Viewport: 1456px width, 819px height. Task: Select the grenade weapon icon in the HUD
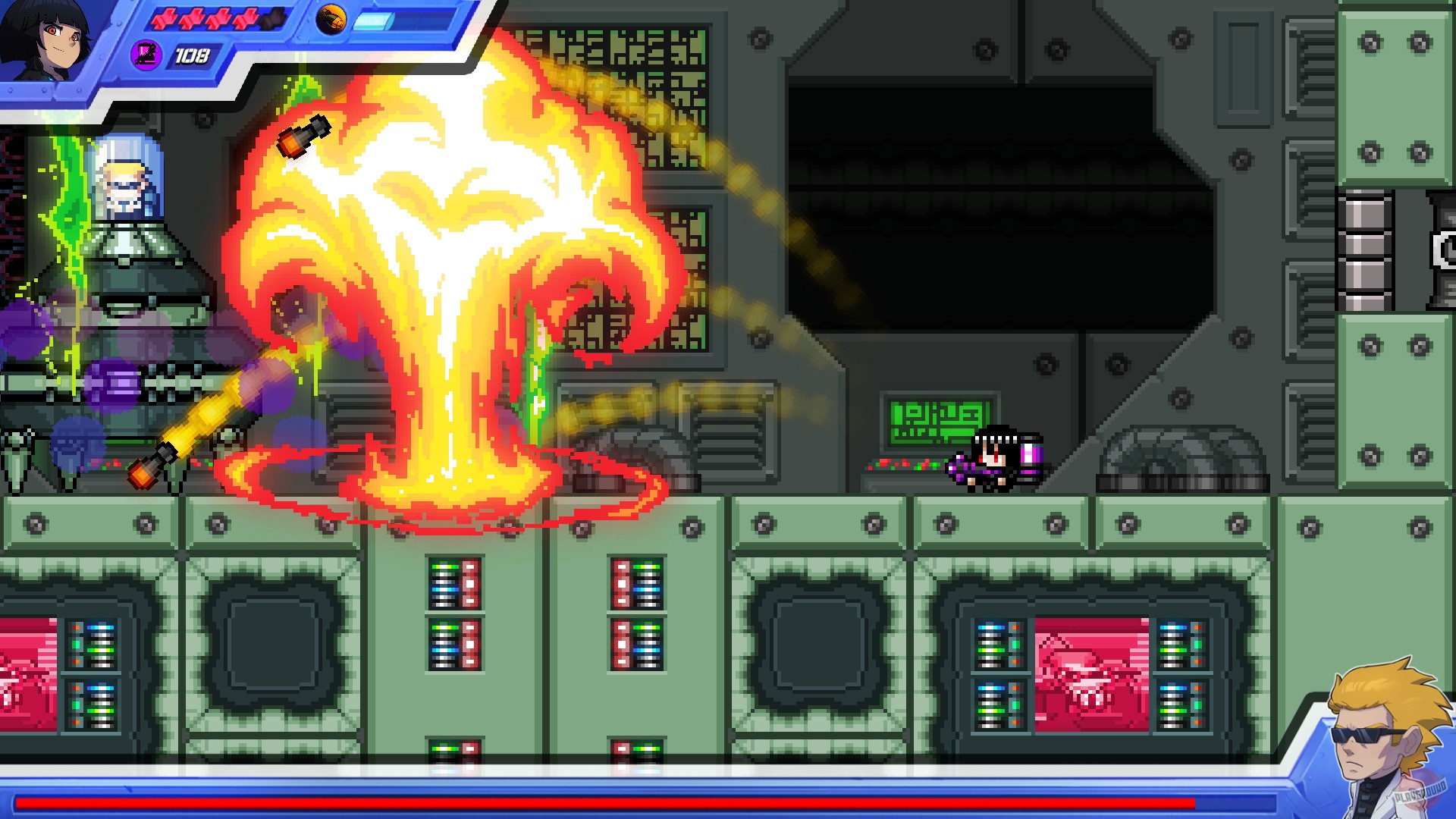click(331, 21)
